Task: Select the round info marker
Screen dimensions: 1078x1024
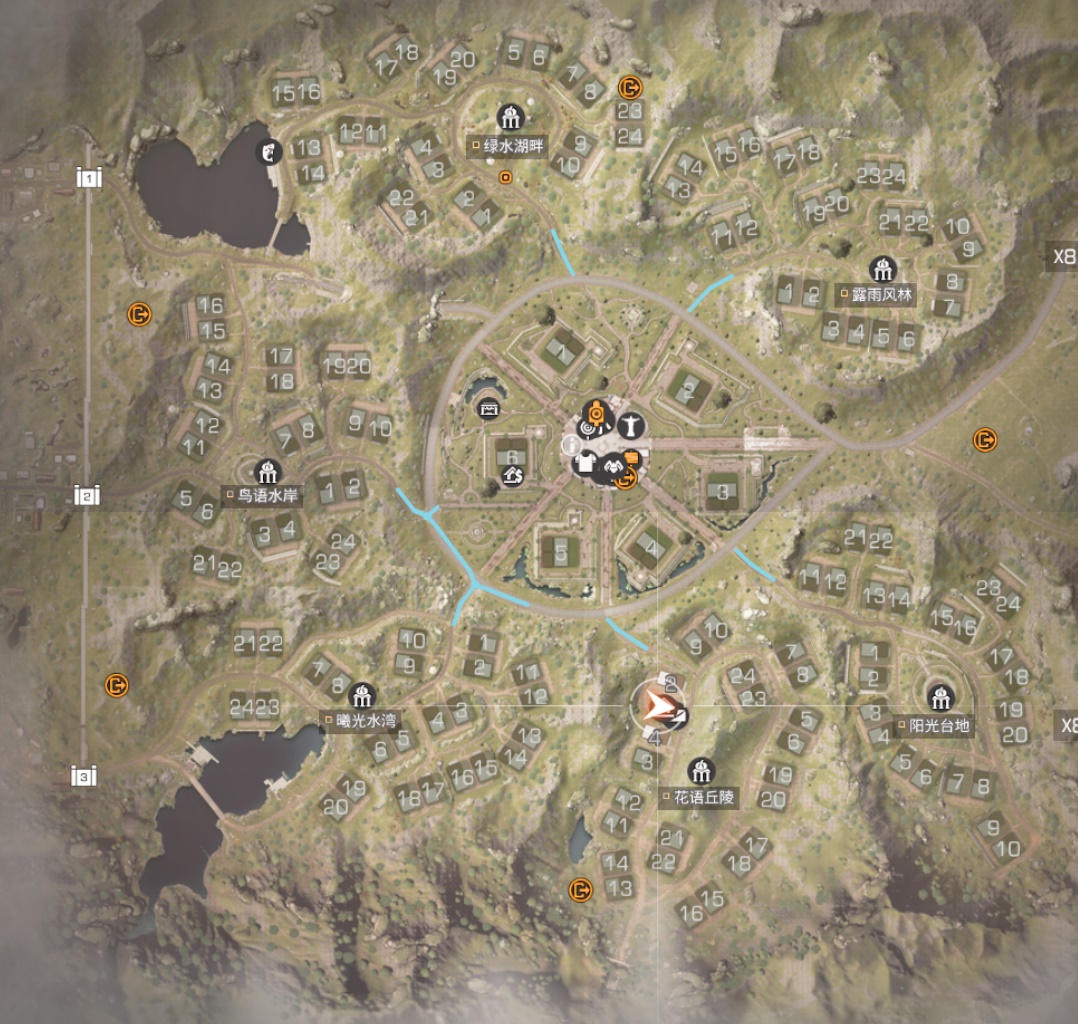Action: 572,443
